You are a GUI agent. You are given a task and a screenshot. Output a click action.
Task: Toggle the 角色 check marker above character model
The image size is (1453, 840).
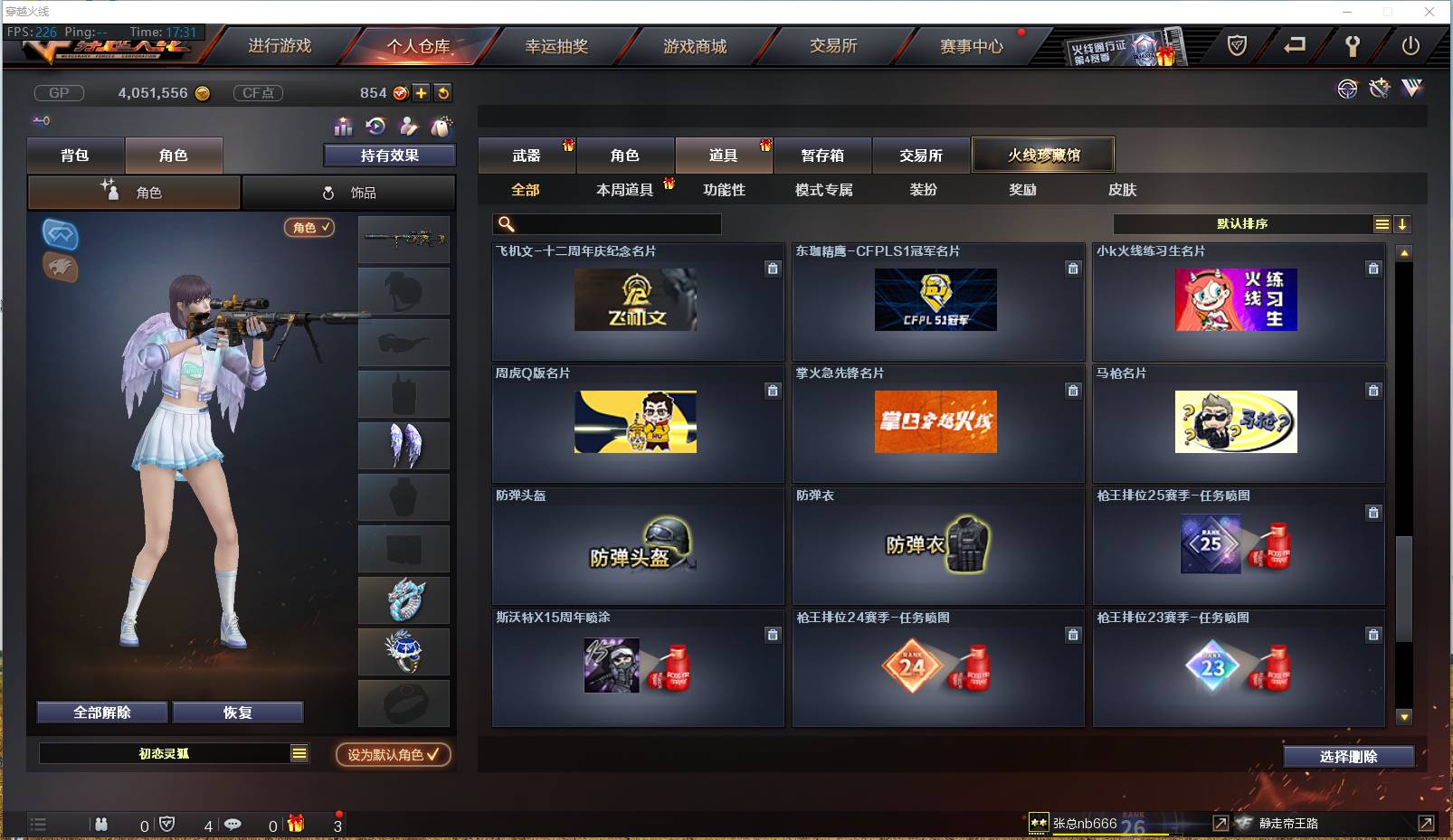(309, 228)
